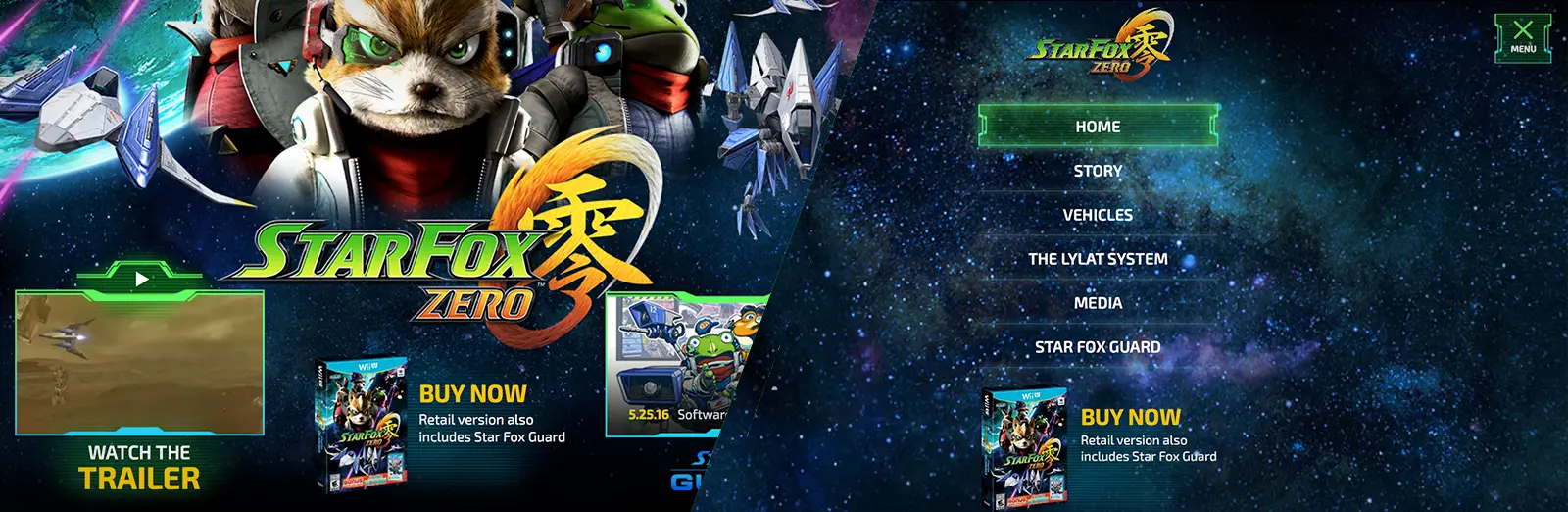This screenshot has width=1568, height=512.
Task: Select HOME in the navigation menu
Action: coord(1098,127)
